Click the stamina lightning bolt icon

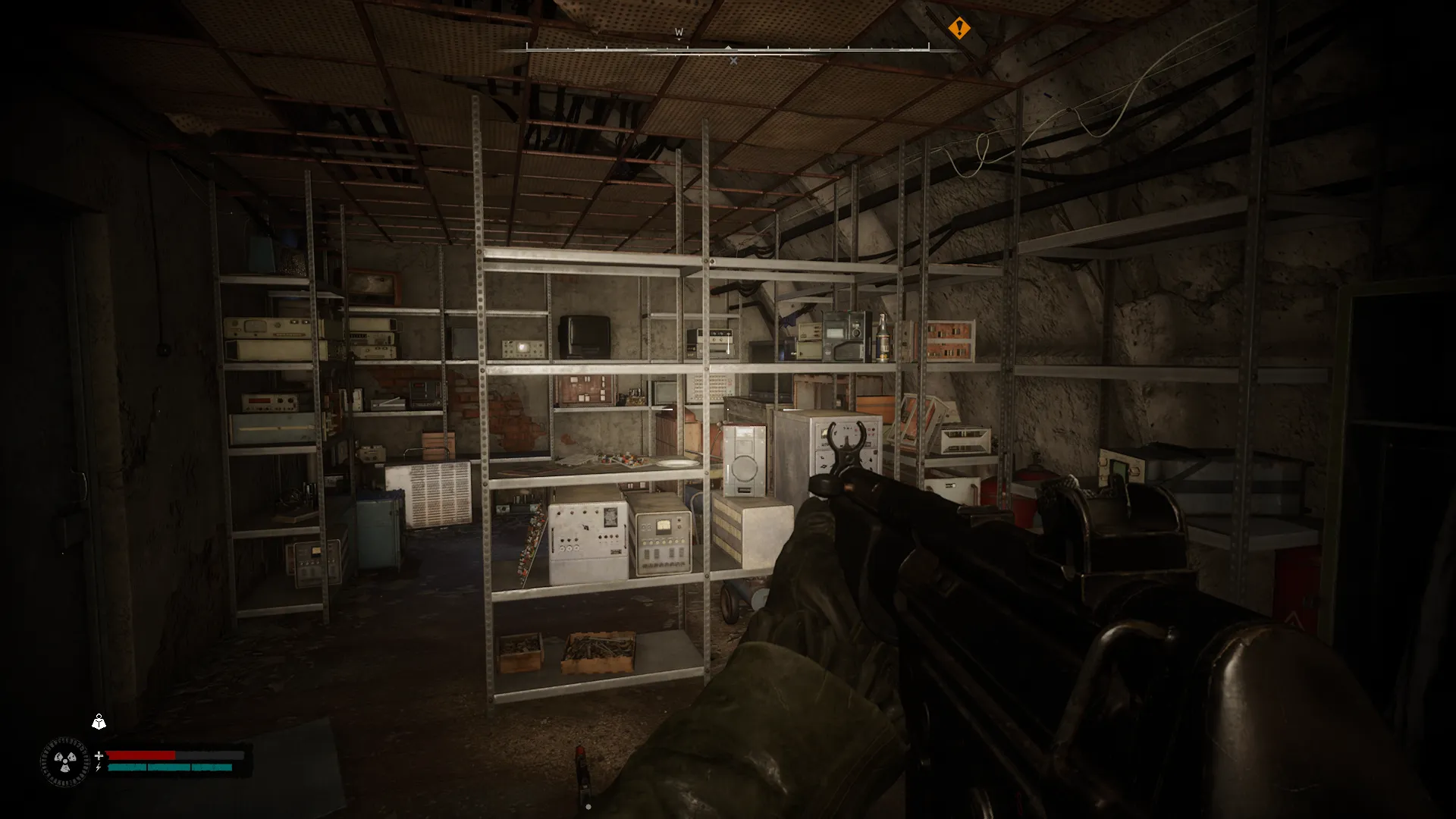click(x=98, y=767)
